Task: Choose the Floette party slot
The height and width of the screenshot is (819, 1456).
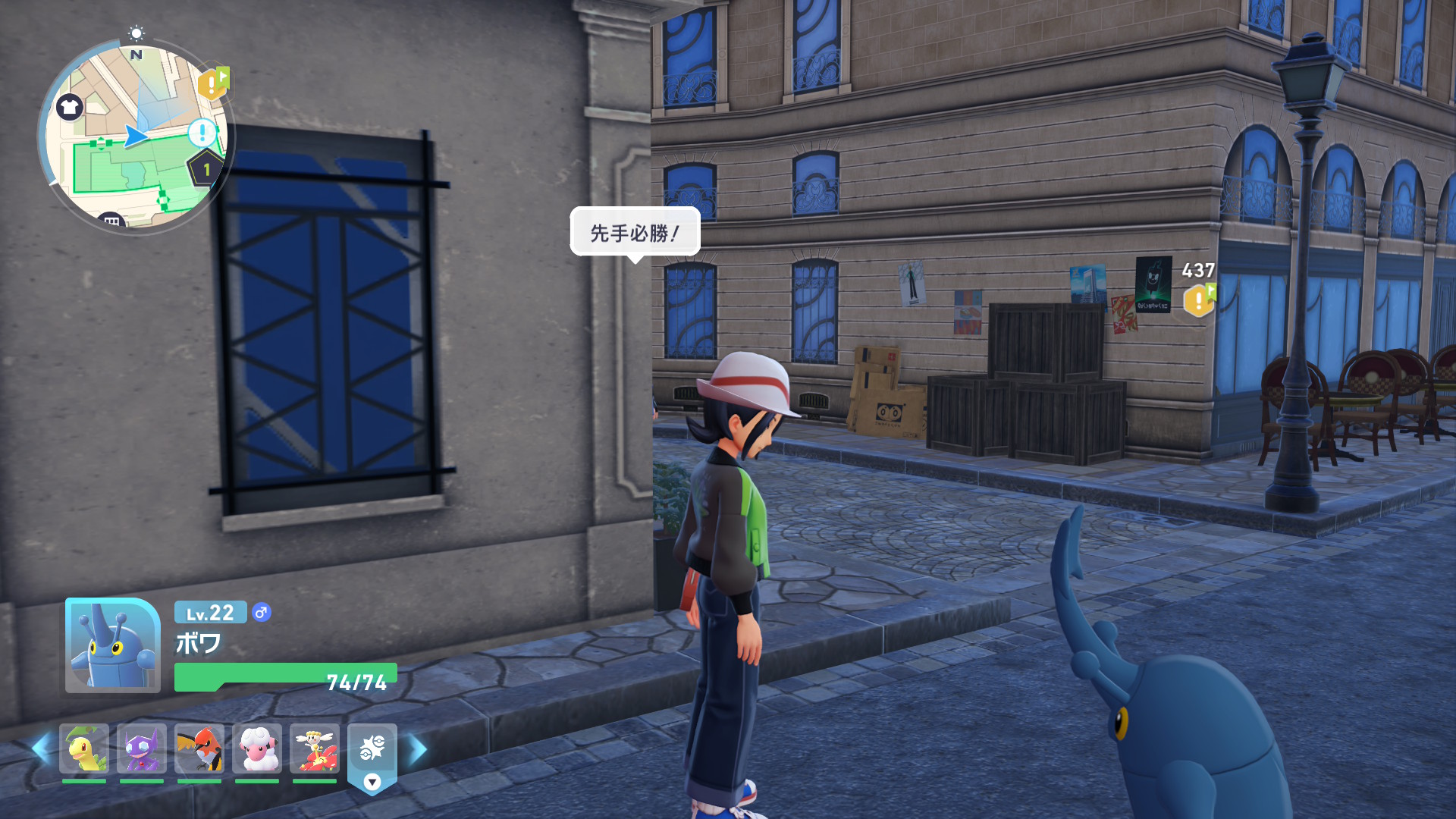Action: 315,749
